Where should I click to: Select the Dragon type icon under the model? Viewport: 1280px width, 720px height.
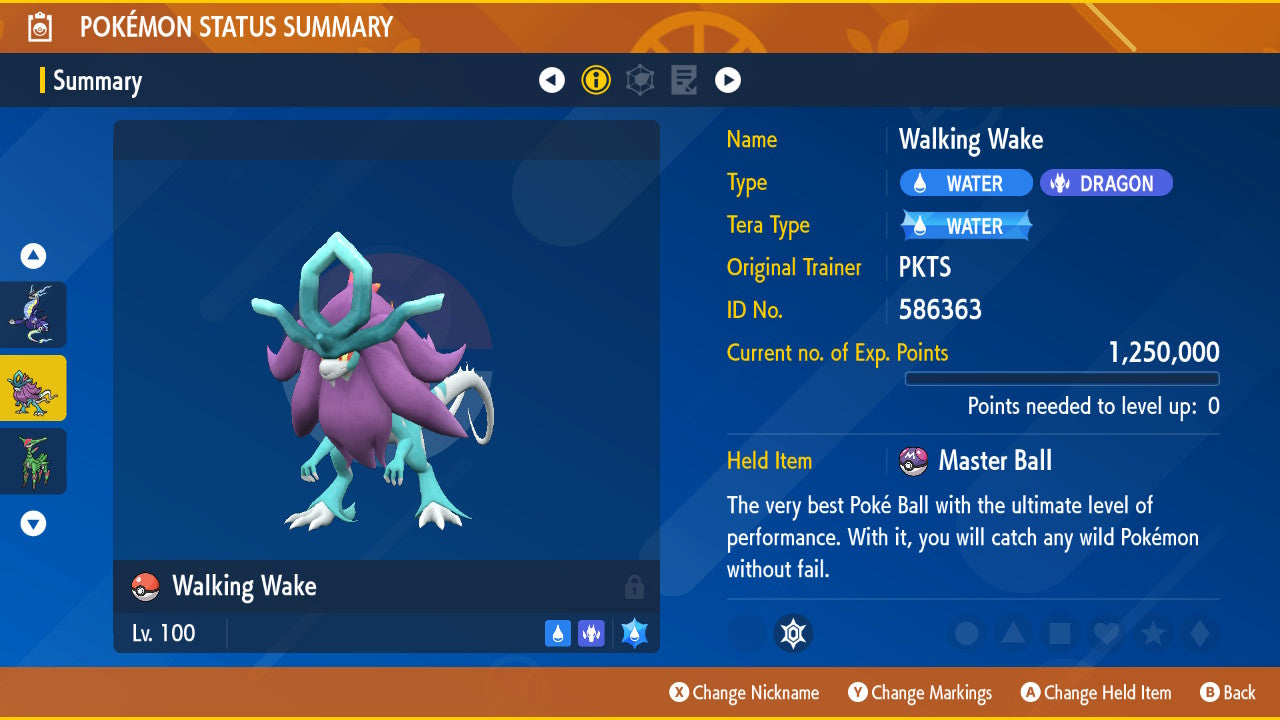[x=591, y=633]
